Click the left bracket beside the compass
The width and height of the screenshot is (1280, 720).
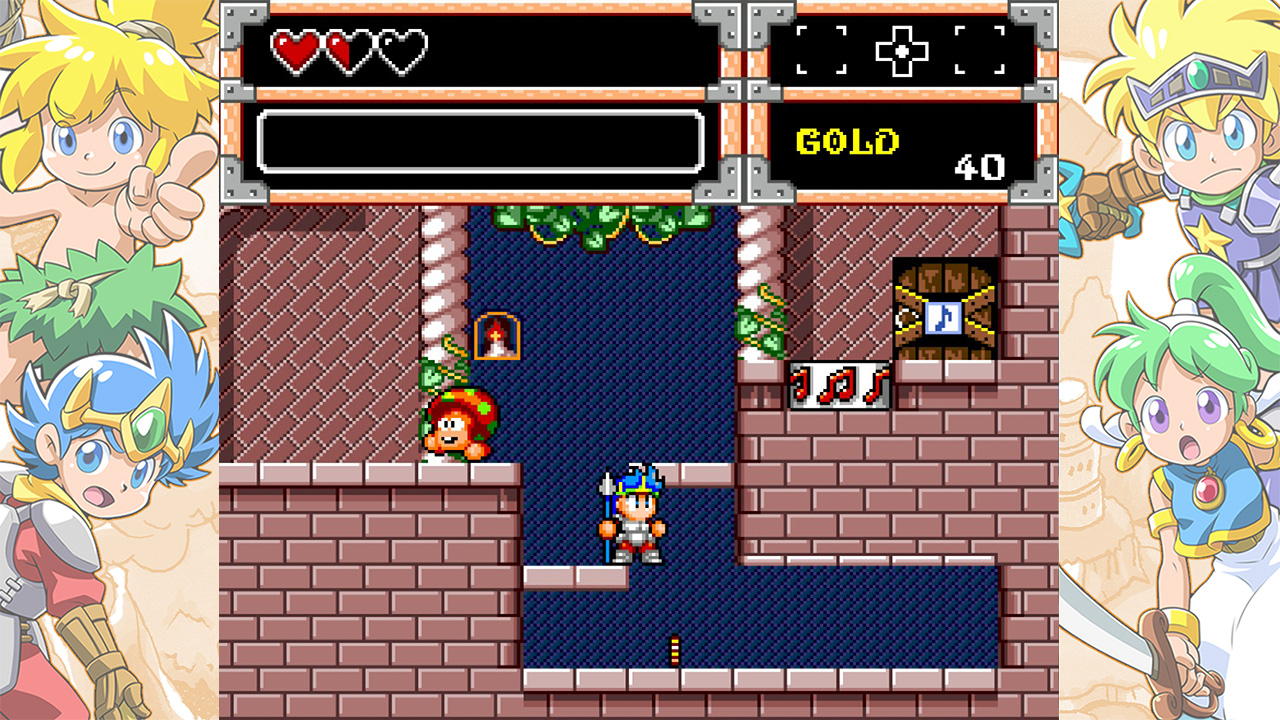tap(823, 47)
